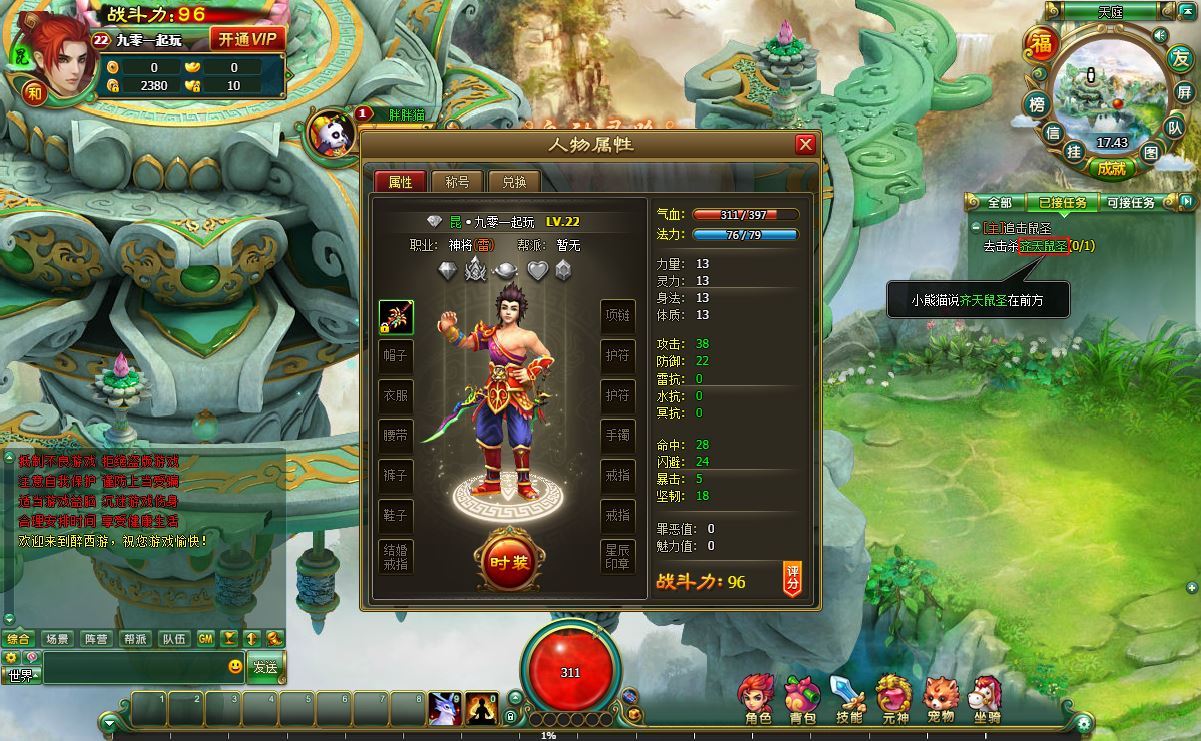1201x741 pixels.
Task: Open the 元神 menu icon
Action: [x=894, y=698]
